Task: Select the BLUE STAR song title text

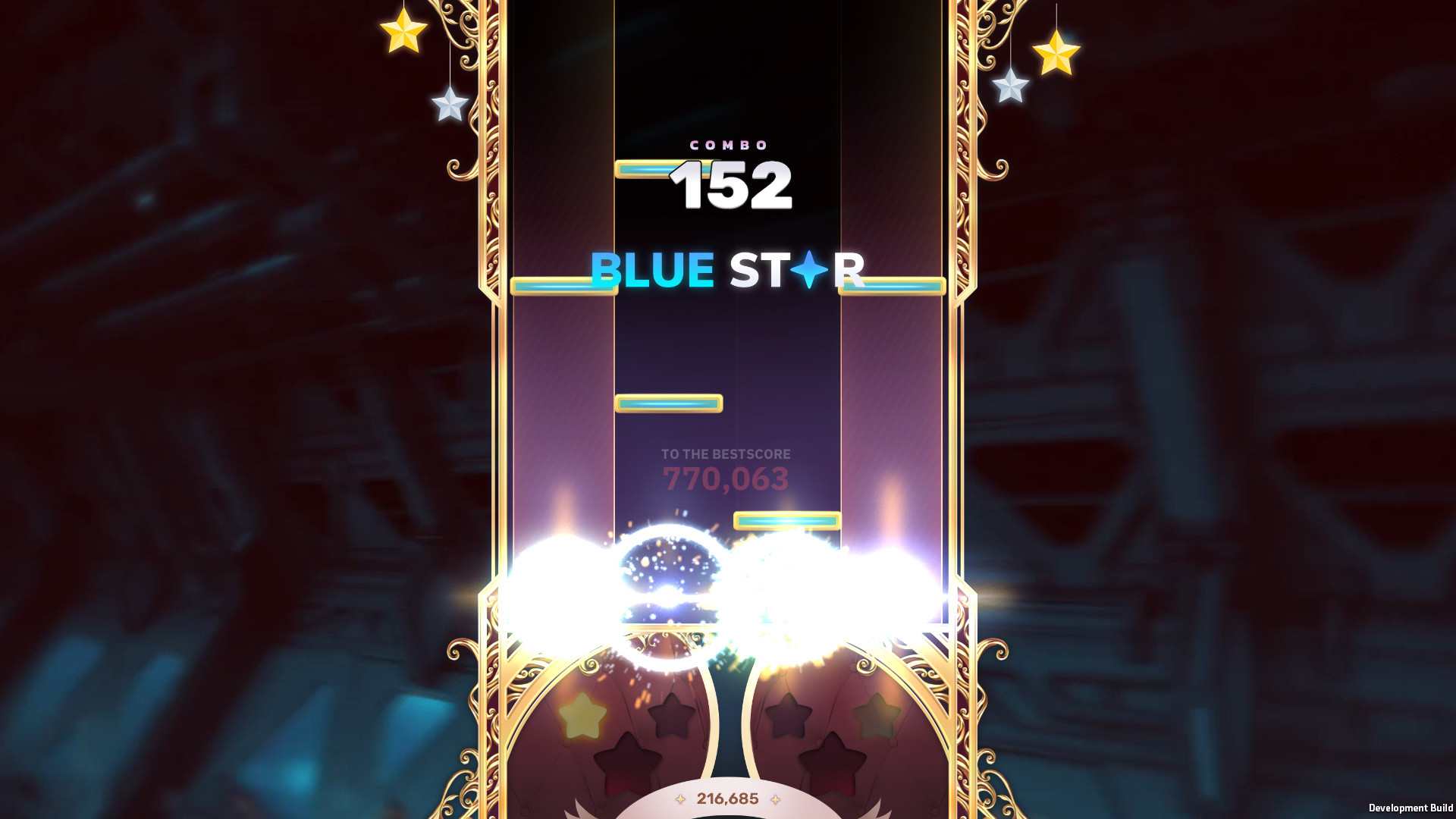Action: tap(728, 271)
